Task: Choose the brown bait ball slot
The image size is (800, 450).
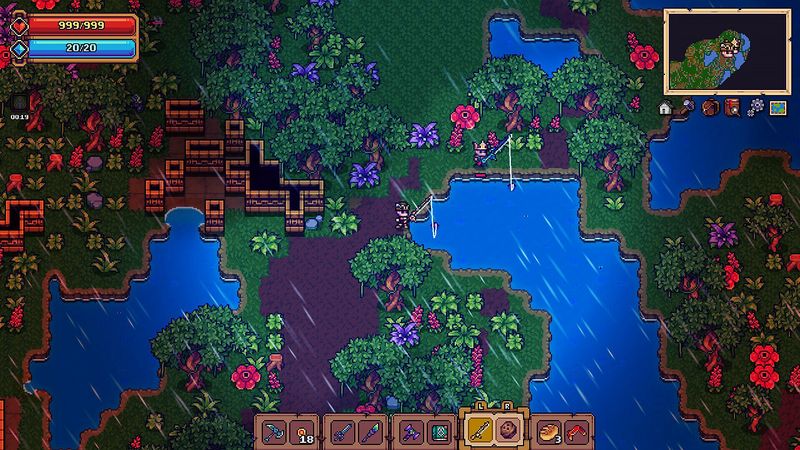Action: click(x=506, y=431)
